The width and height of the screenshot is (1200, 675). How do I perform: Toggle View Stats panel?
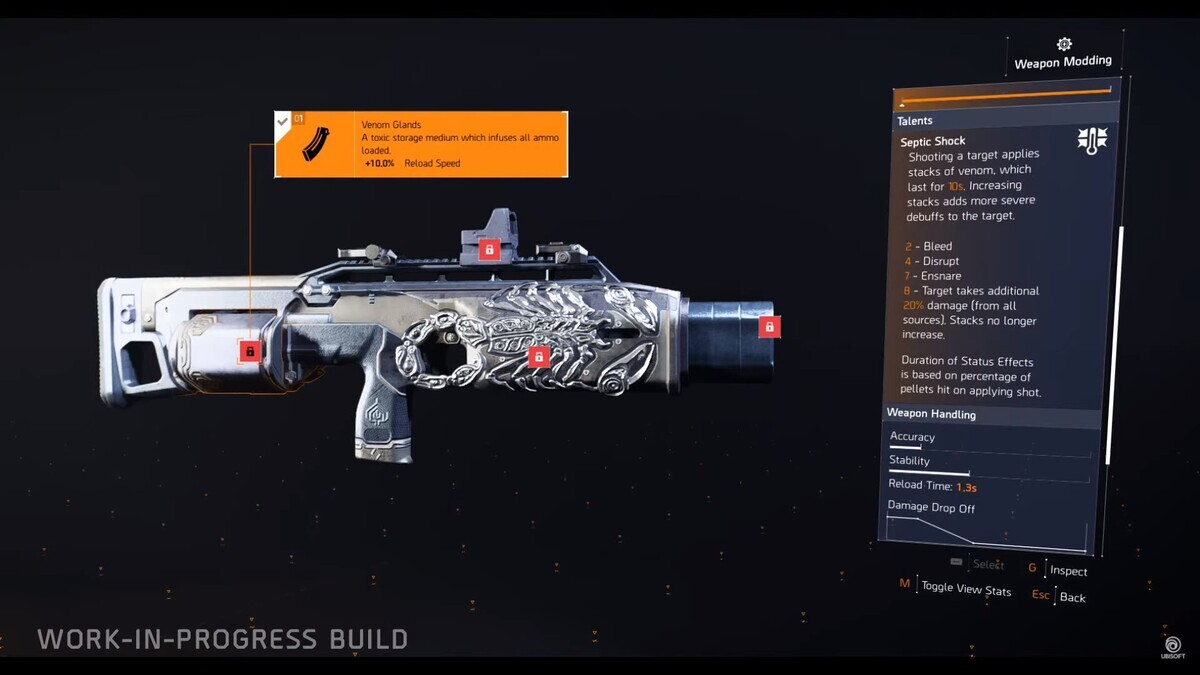tap(965, 589)
